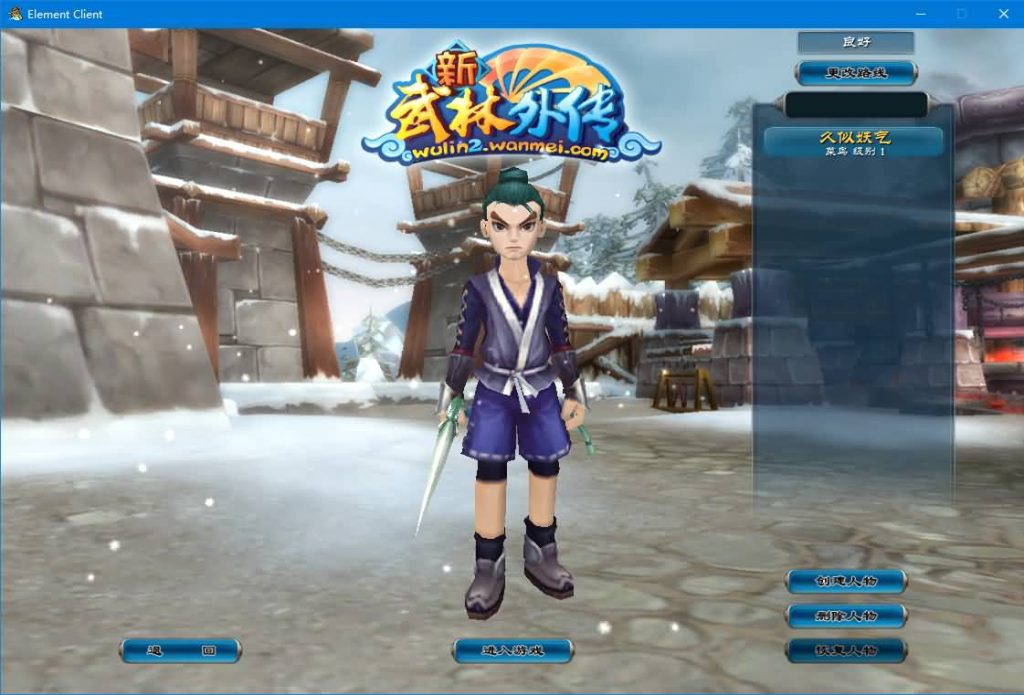
Task: Change the server line (更改路线)
Action: [x=855, y=72]
